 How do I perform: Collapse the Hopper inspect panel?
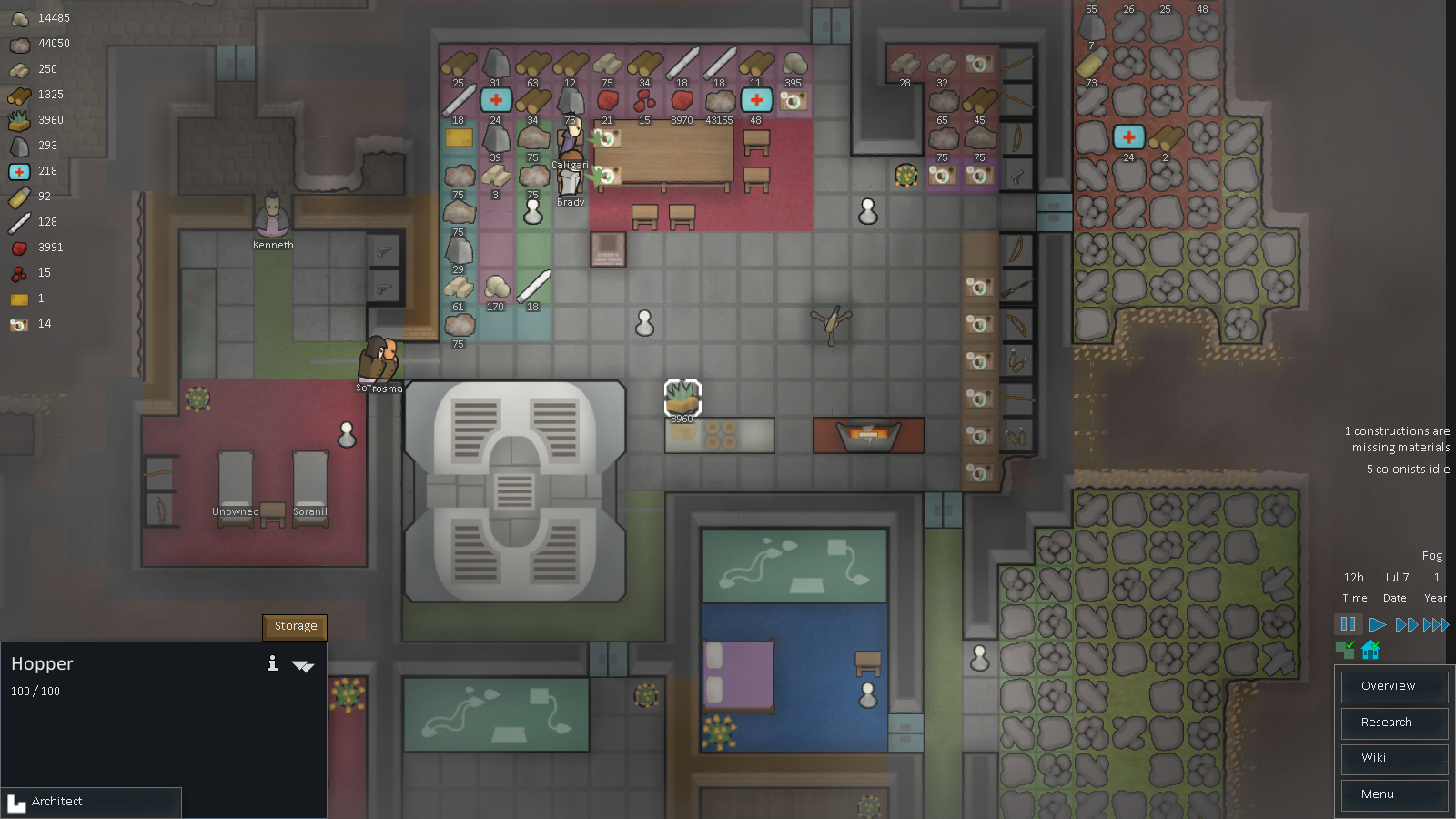click(x=304, y=666)
